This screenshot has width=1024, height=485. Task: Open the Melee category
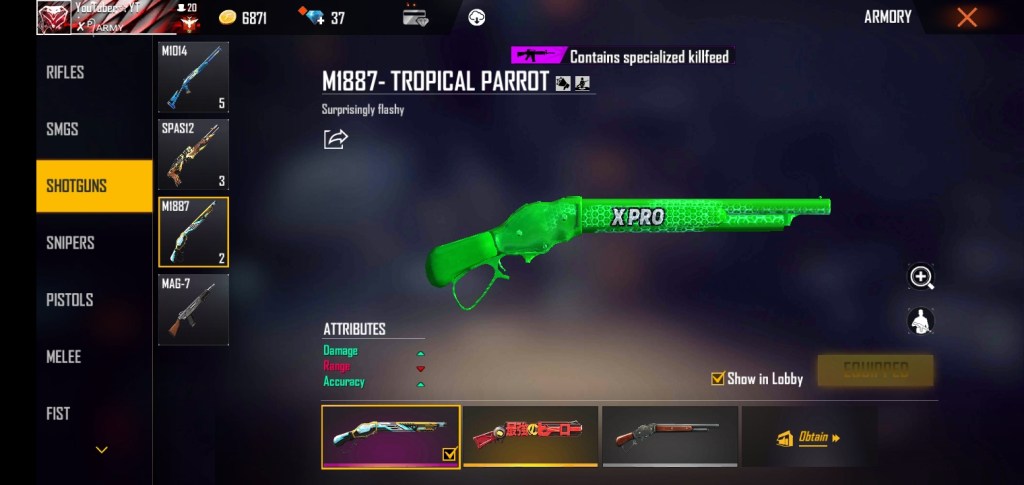point(64,357)
